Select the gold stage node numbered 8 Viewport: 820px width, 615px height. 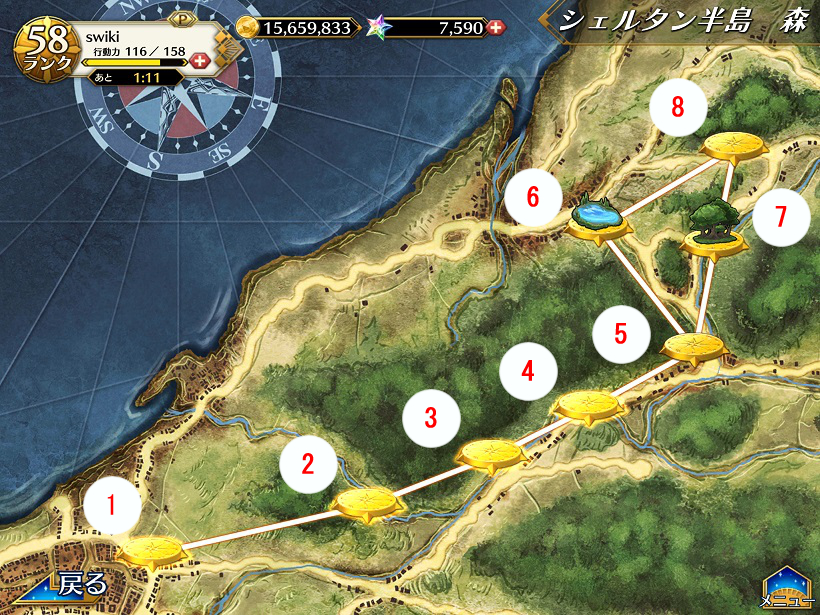[735, 147]
